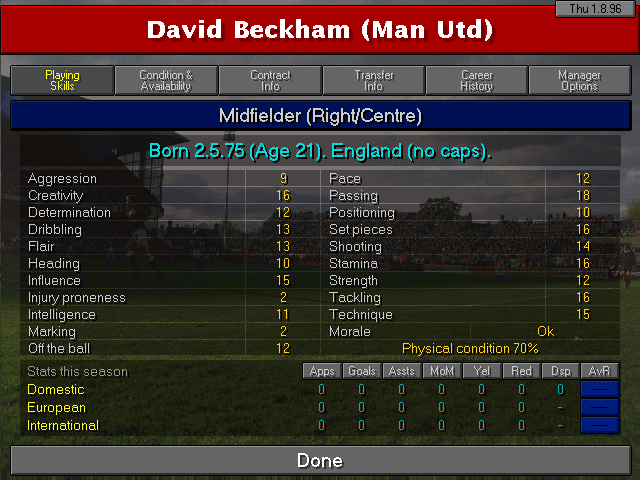The height and width of the screenshot is (480, 640).
Task: Open the Manager Options tab
Action: pyautogui.click(x=580, y=81)
